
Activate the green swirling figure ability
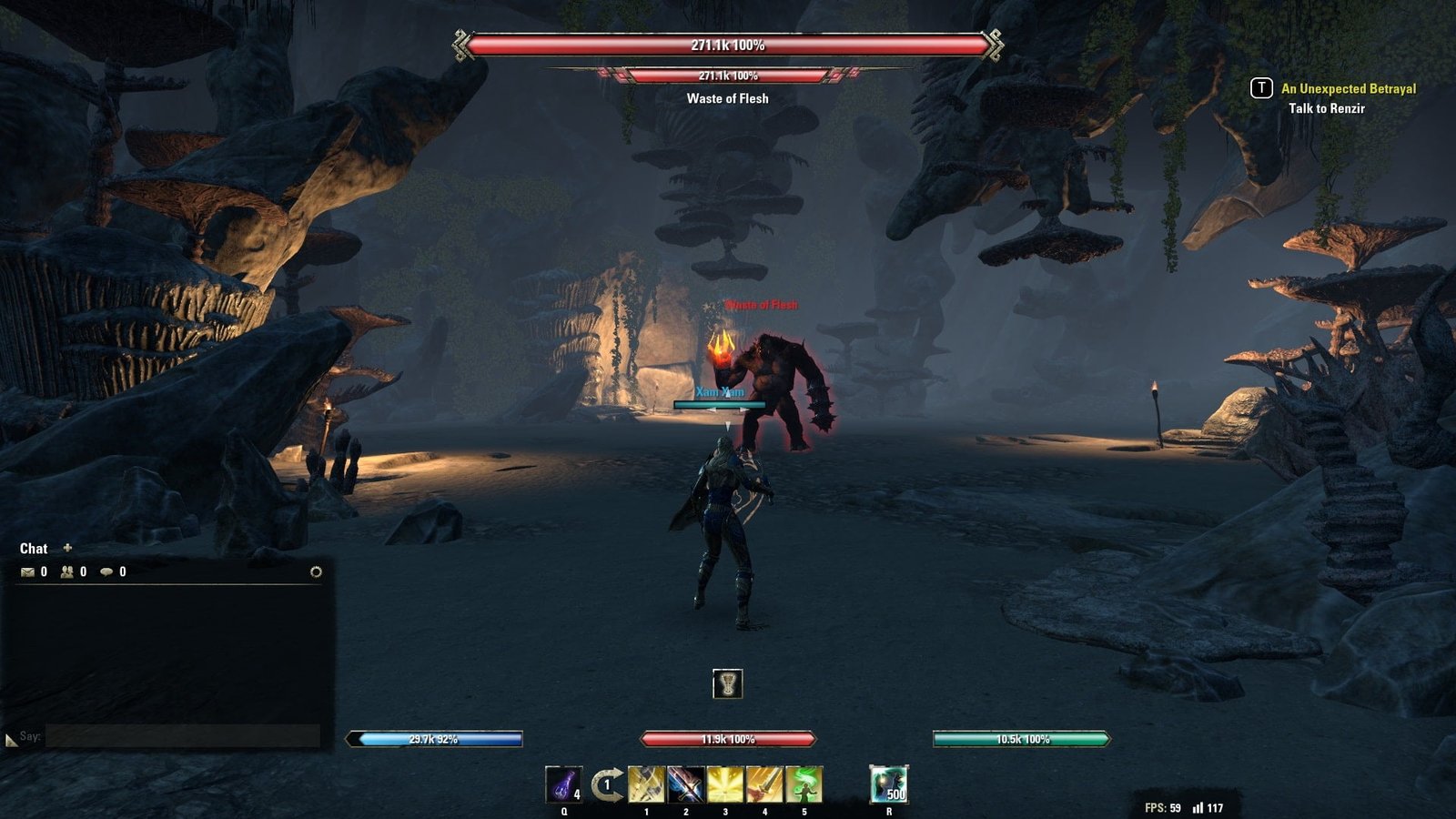(804, 784)
